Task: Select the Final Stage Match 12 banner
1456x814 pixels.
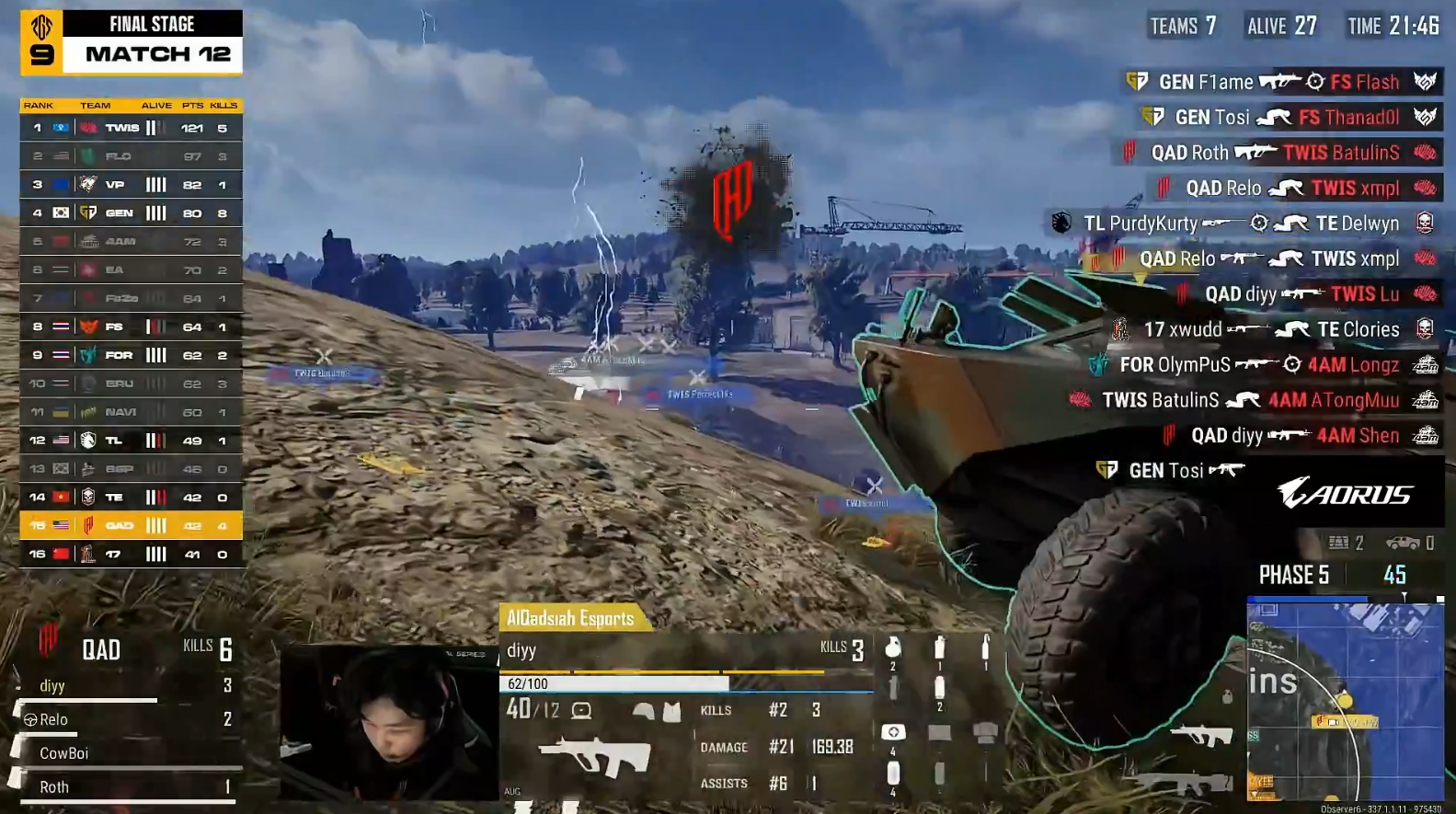Action: (x=132, y=41)
